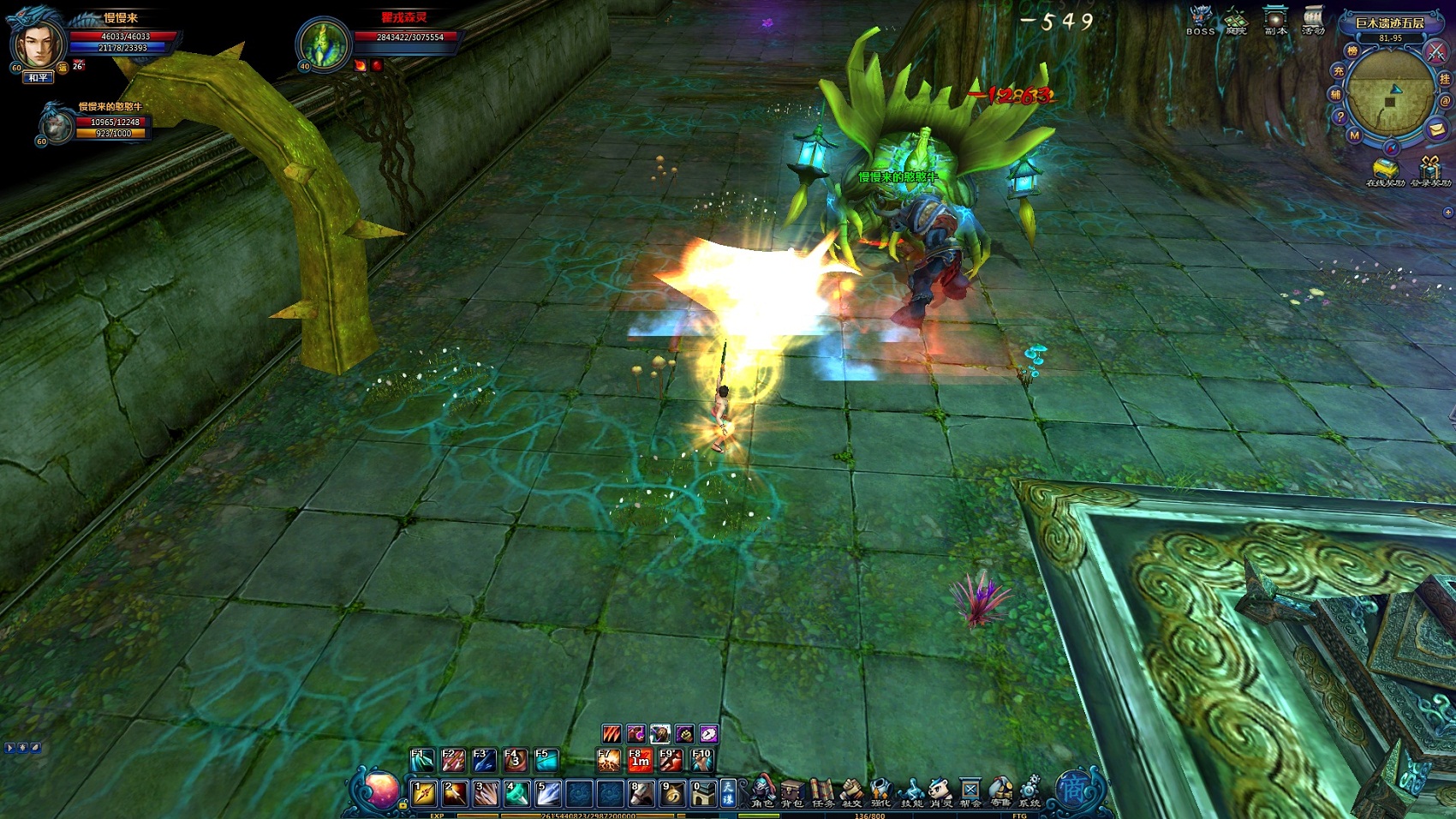
Task: Open the 系统 system settings gear
Action: [x=1029, y=792]
